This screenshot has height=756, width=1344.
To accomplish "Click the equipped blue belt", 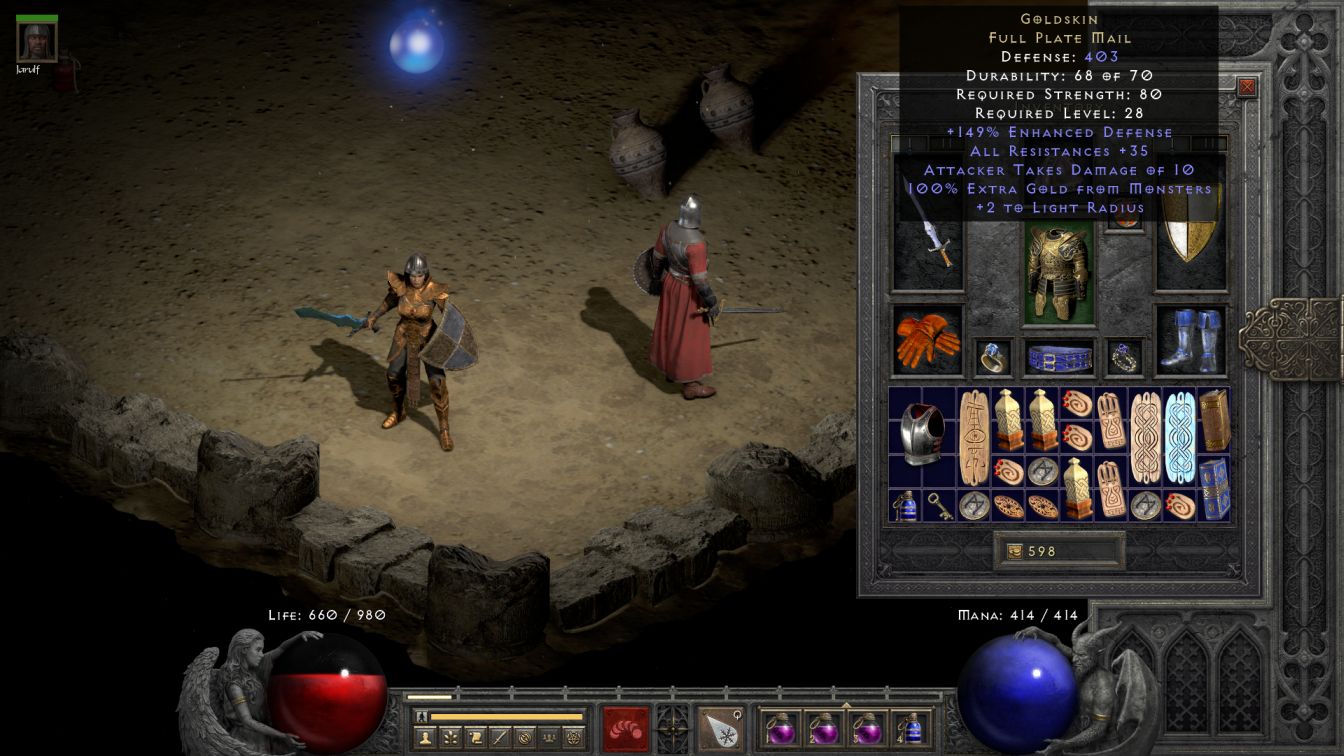I will [1058, 357].
